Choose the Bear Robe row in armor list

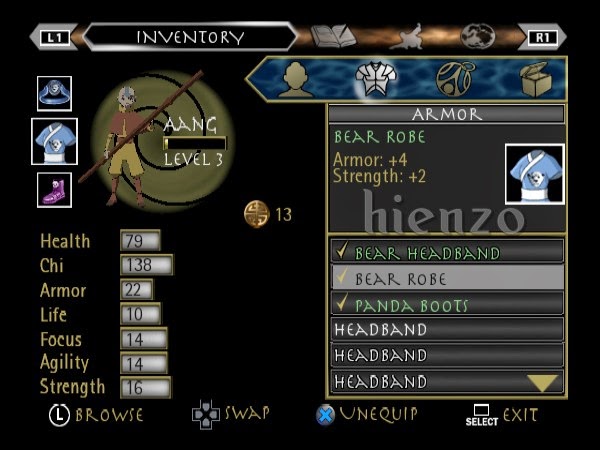tap(446, 278)
